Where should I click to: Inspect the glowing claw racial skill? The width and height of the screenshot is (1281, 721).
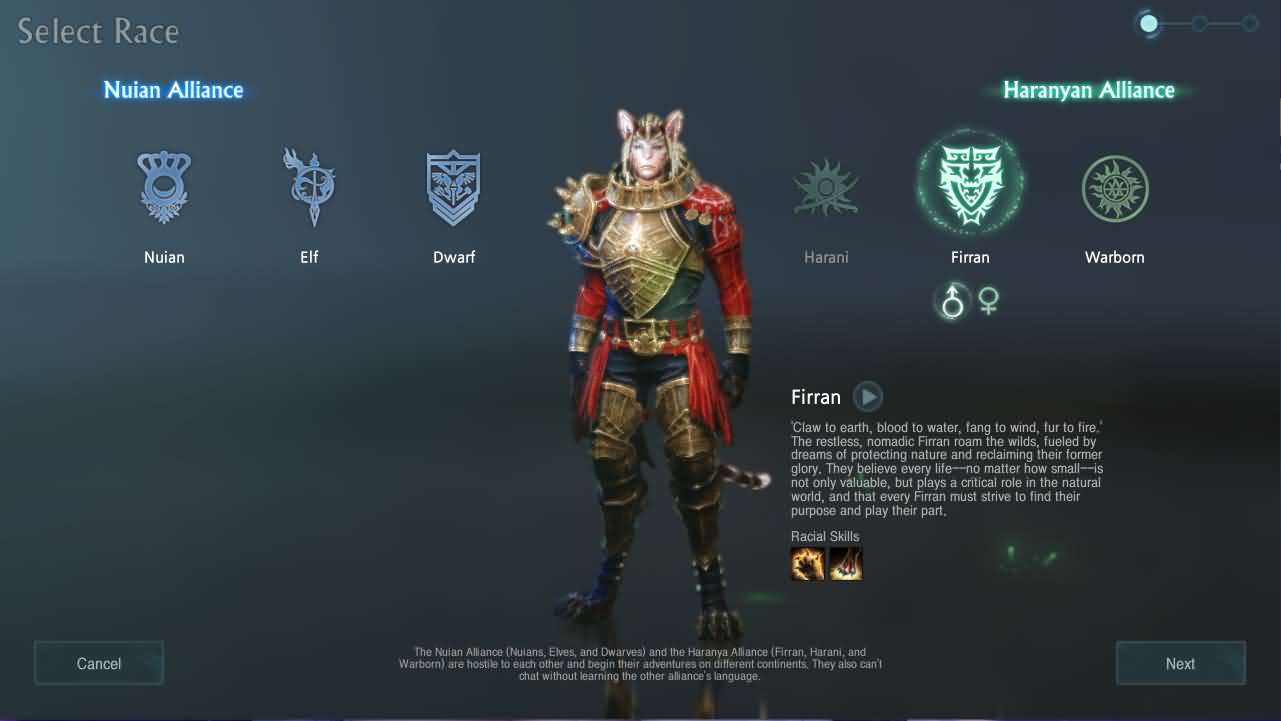point(808,564)
